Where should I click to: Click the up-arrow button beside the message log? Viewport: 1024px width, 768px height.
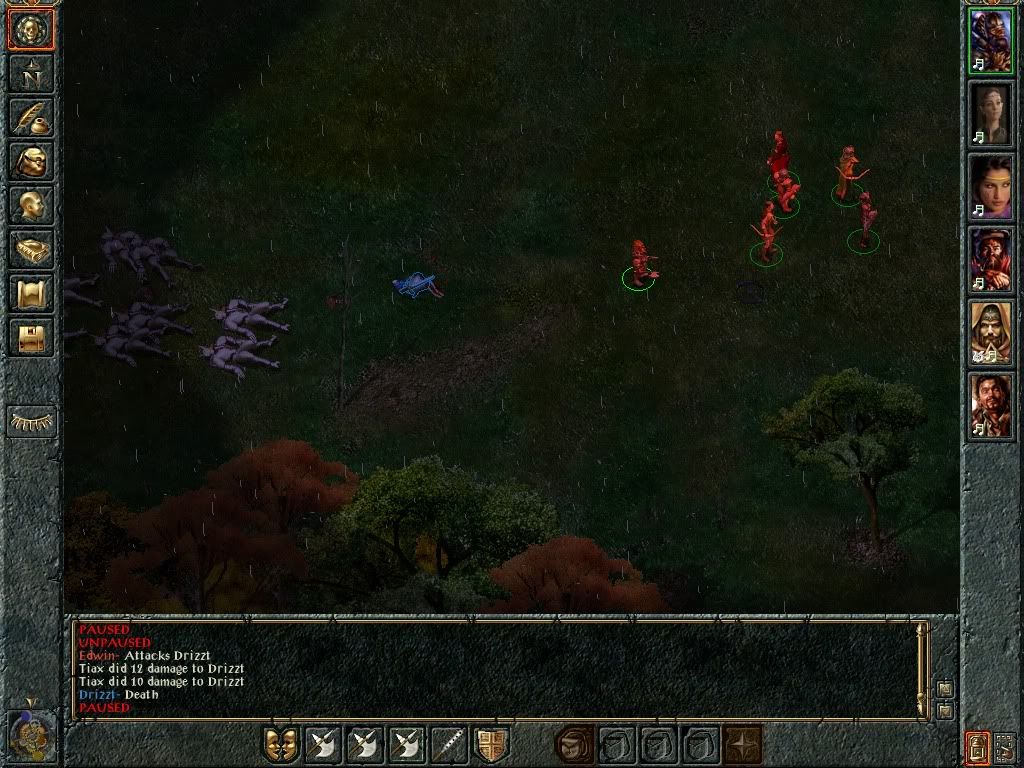(x=945, y=689)
